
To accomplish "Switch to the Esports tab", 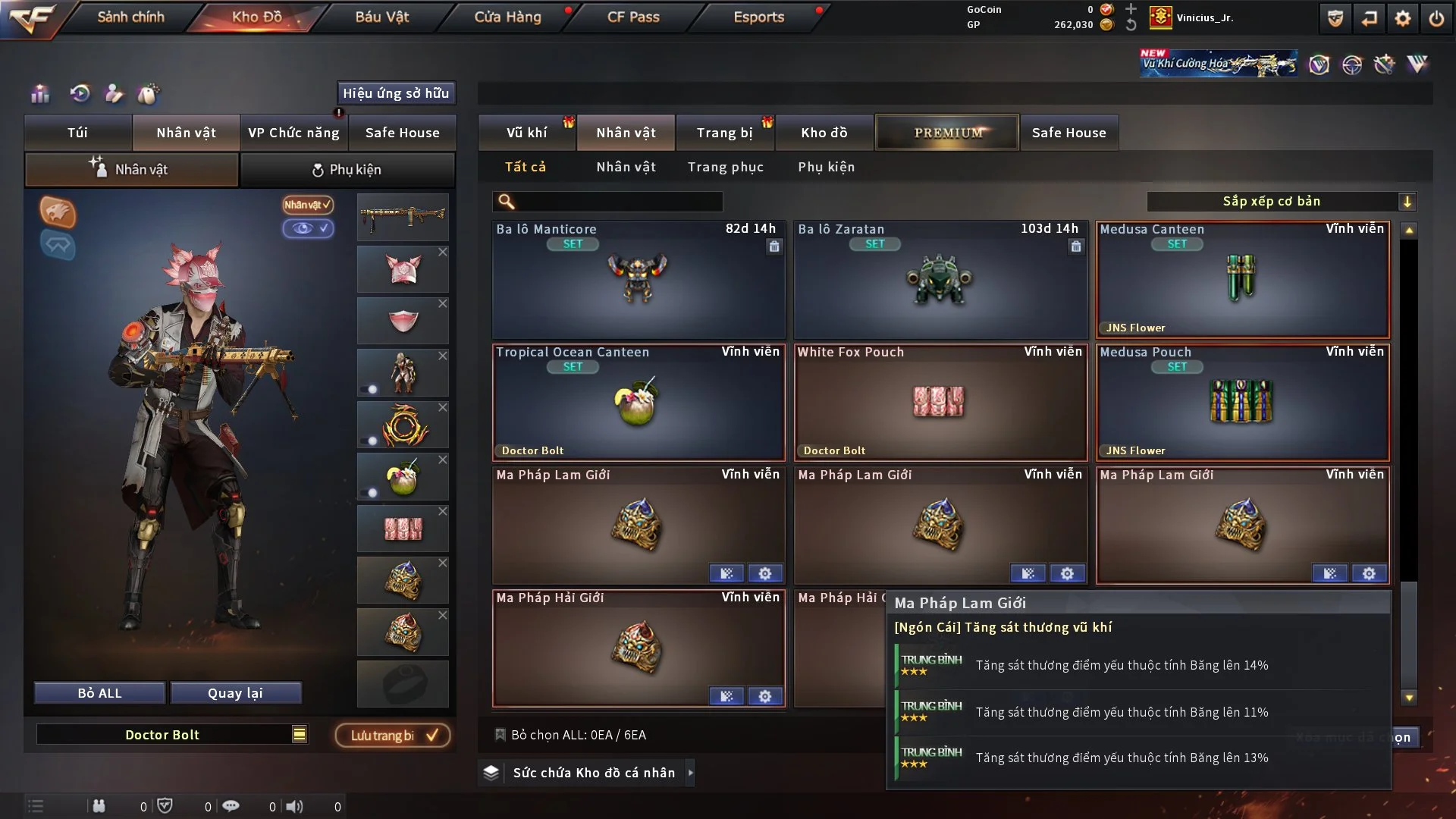I will point(758,17).
